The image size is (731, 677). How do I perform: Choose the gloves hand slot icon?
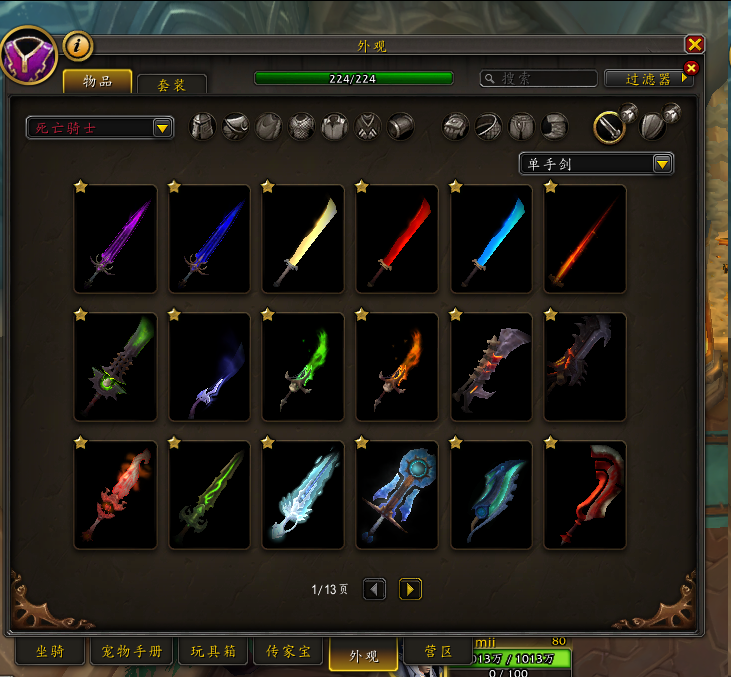coord(456,127)
